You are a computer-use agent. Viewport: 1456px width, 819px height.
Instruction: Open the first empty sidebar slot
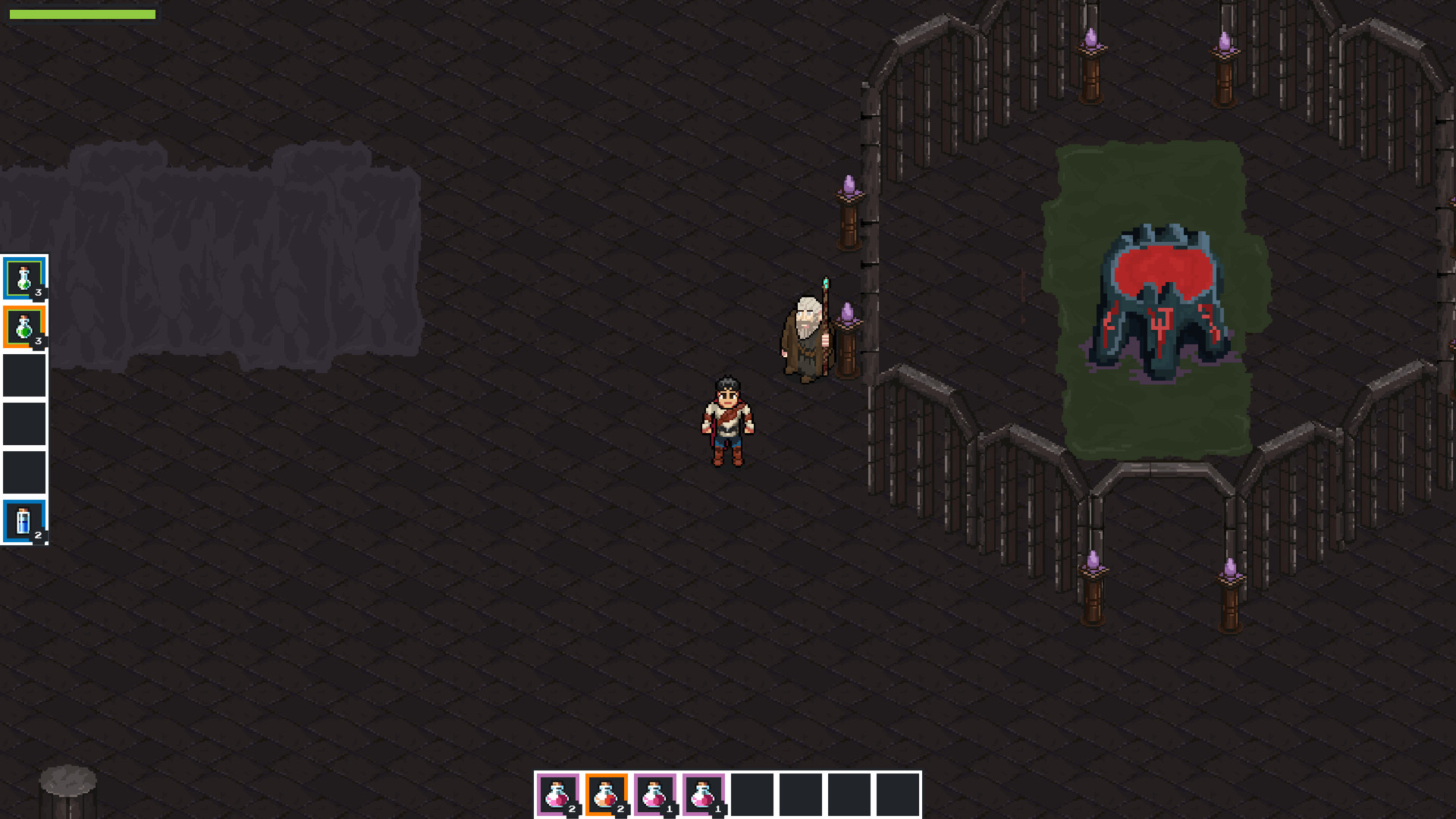(x=26, y=374)
